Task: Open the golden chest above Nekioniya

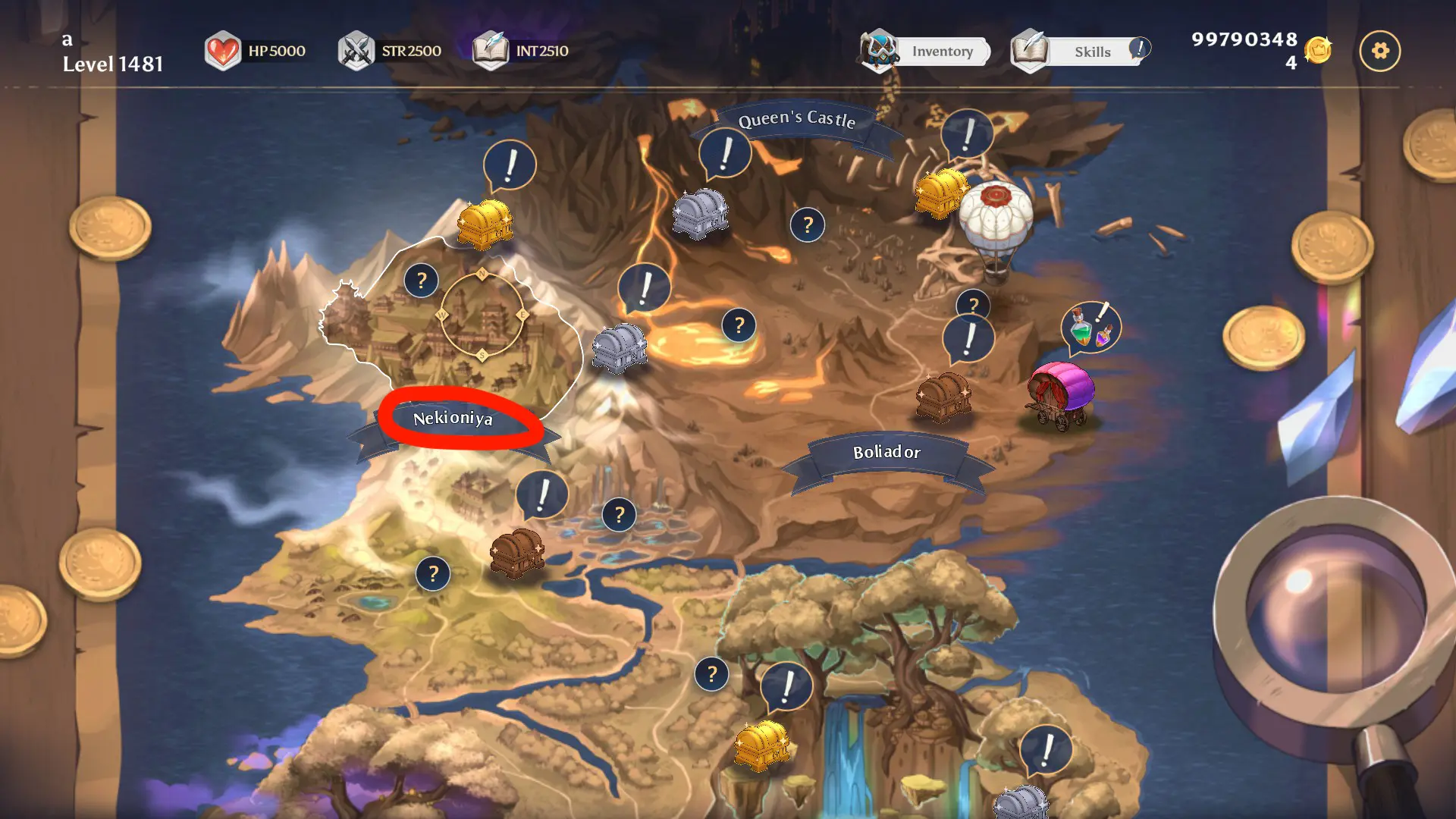Action: [x=485, y=224]
